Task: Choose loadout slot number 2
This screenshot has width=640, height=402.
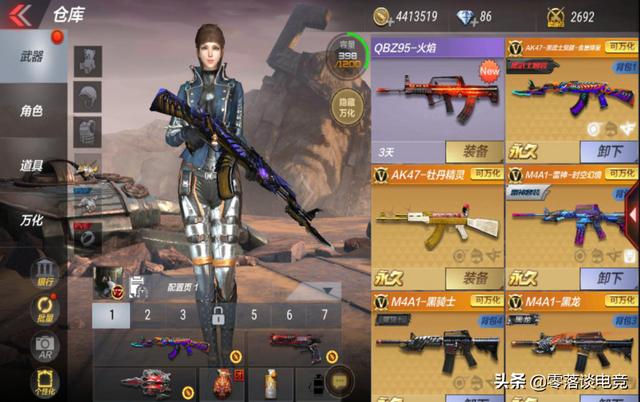Action: coord(147,315)
